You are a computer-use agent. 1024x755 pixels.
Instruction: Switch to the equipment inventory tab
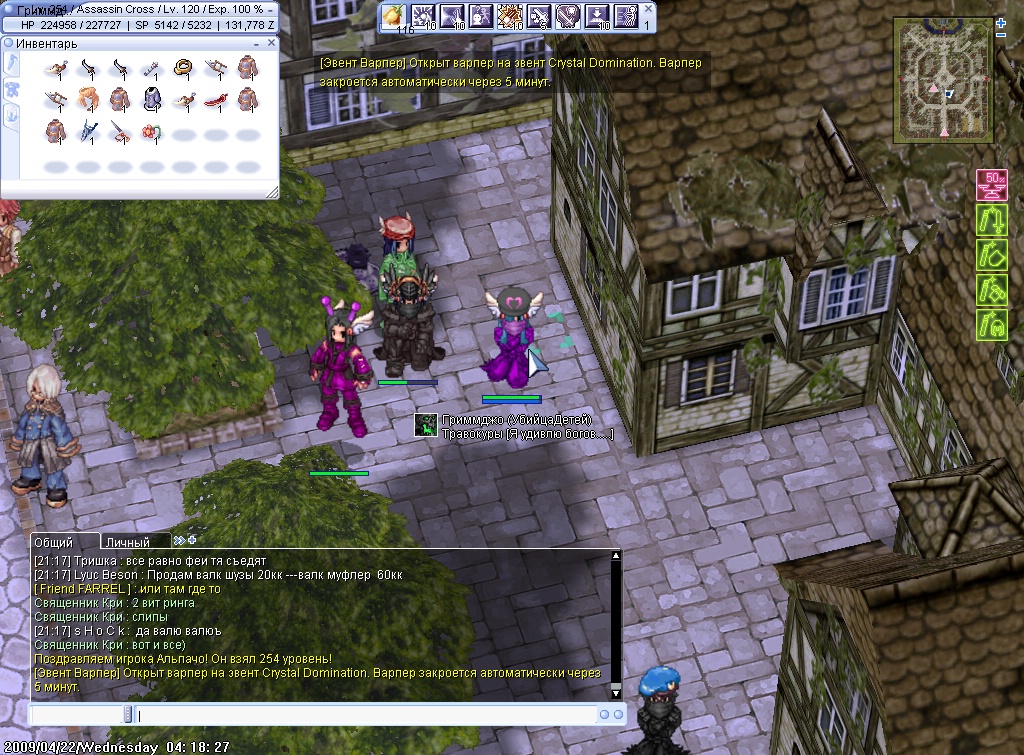[12, 89]
